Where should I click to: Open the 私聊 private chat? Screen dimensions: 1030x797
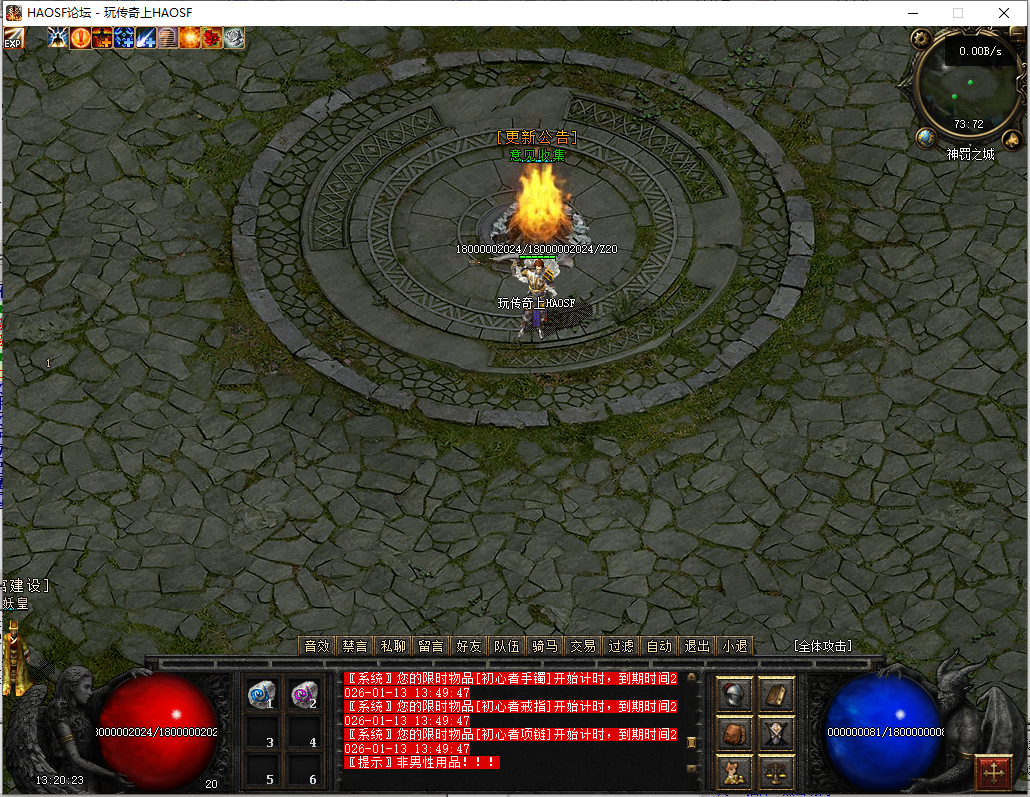click(x=393, y=646)
